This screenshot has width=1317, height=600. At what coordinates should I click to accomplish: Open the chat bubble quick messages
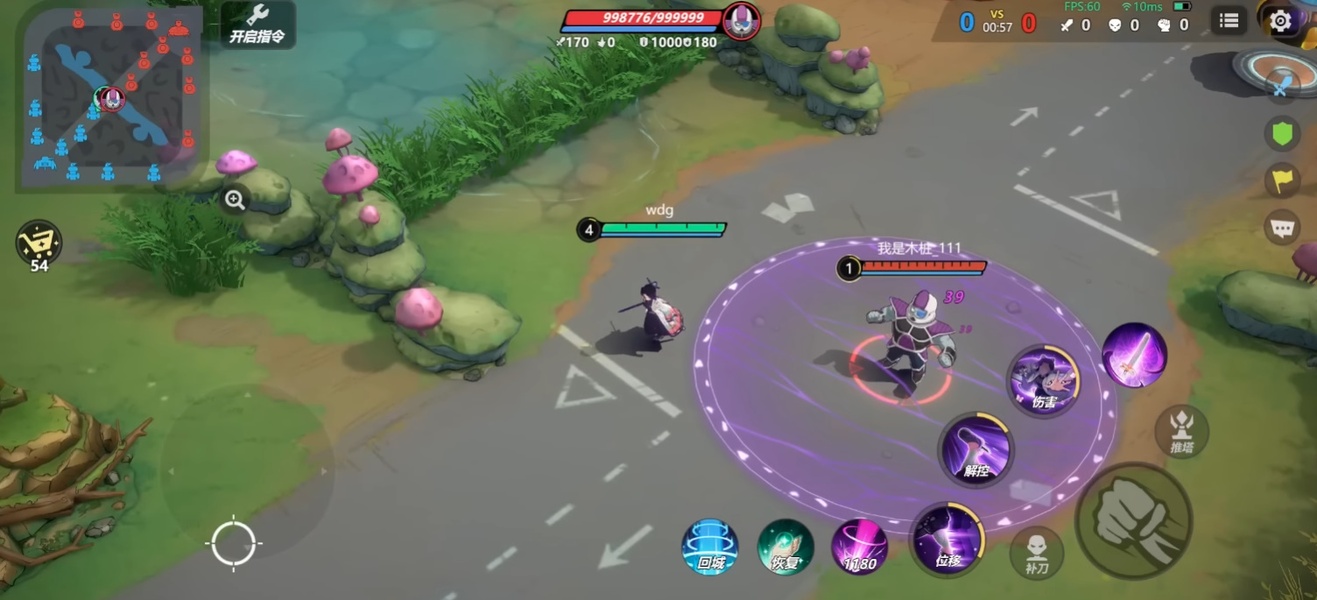click(x=1281, y=227)
